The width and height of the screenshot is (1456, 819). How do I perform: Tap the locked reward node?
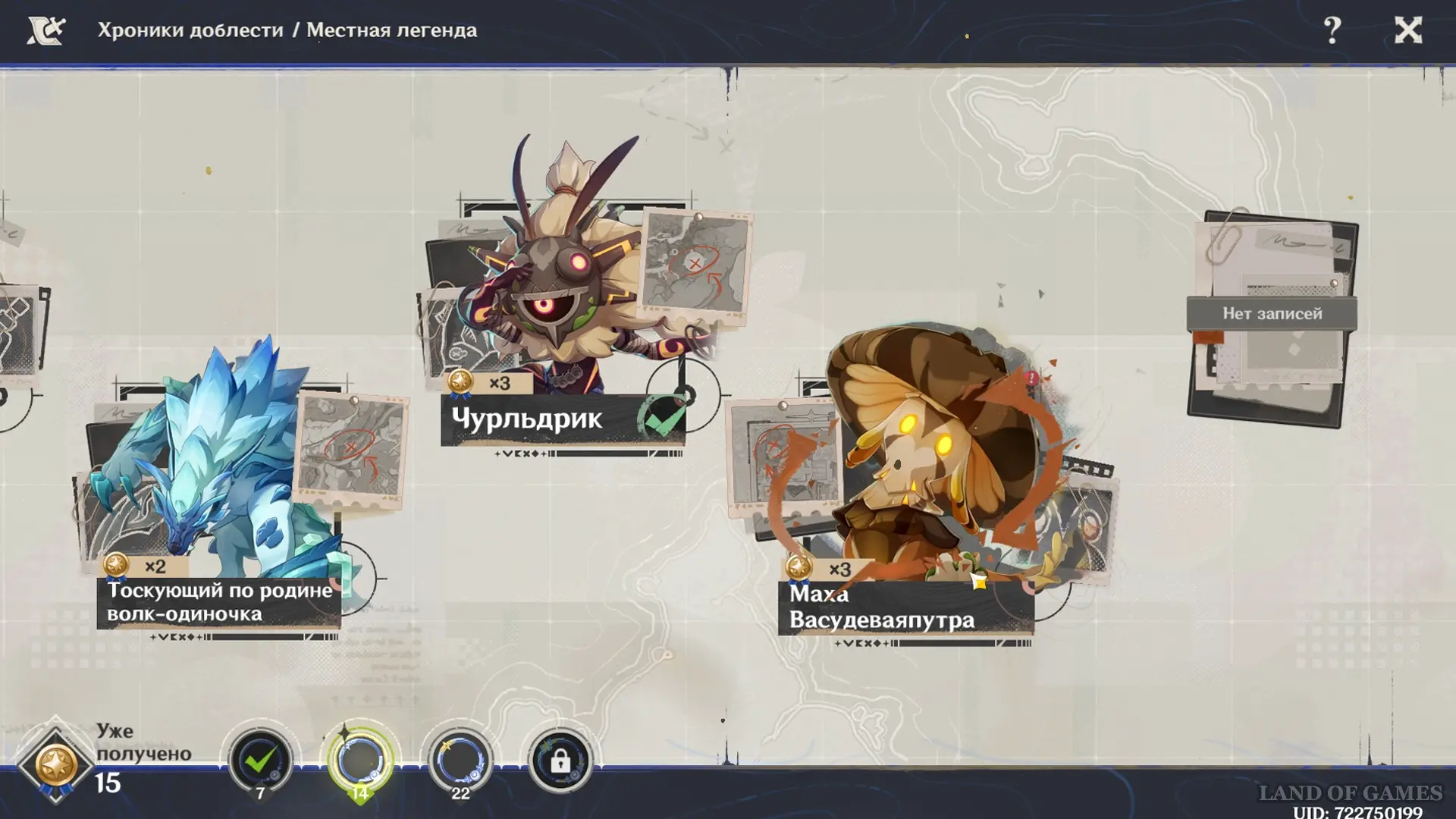(x=560, y=761)
